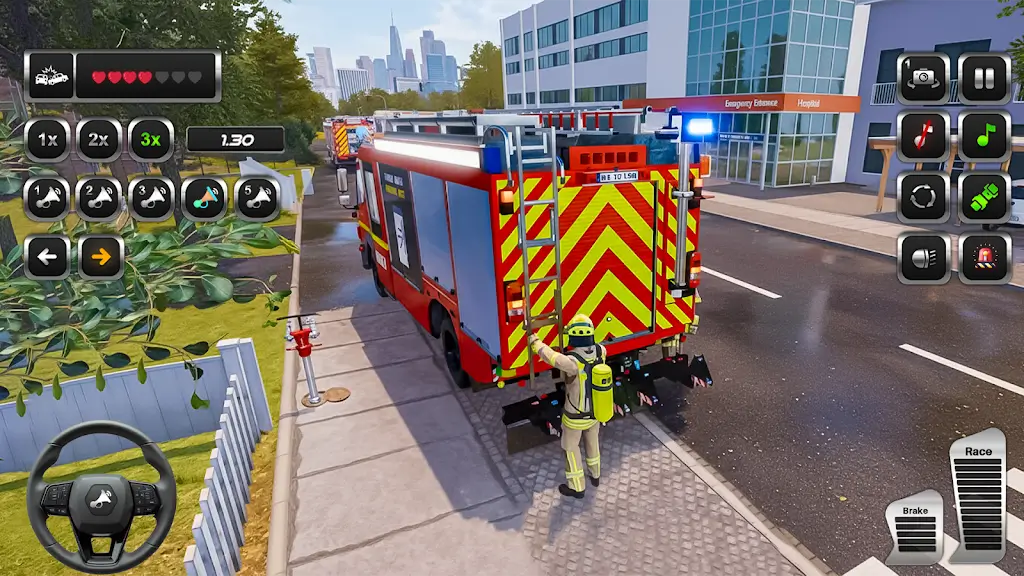Toggle the orange right arrow indicator
Image resolution: width=1024 pixels, height=576 pixels.
(101, 257)
